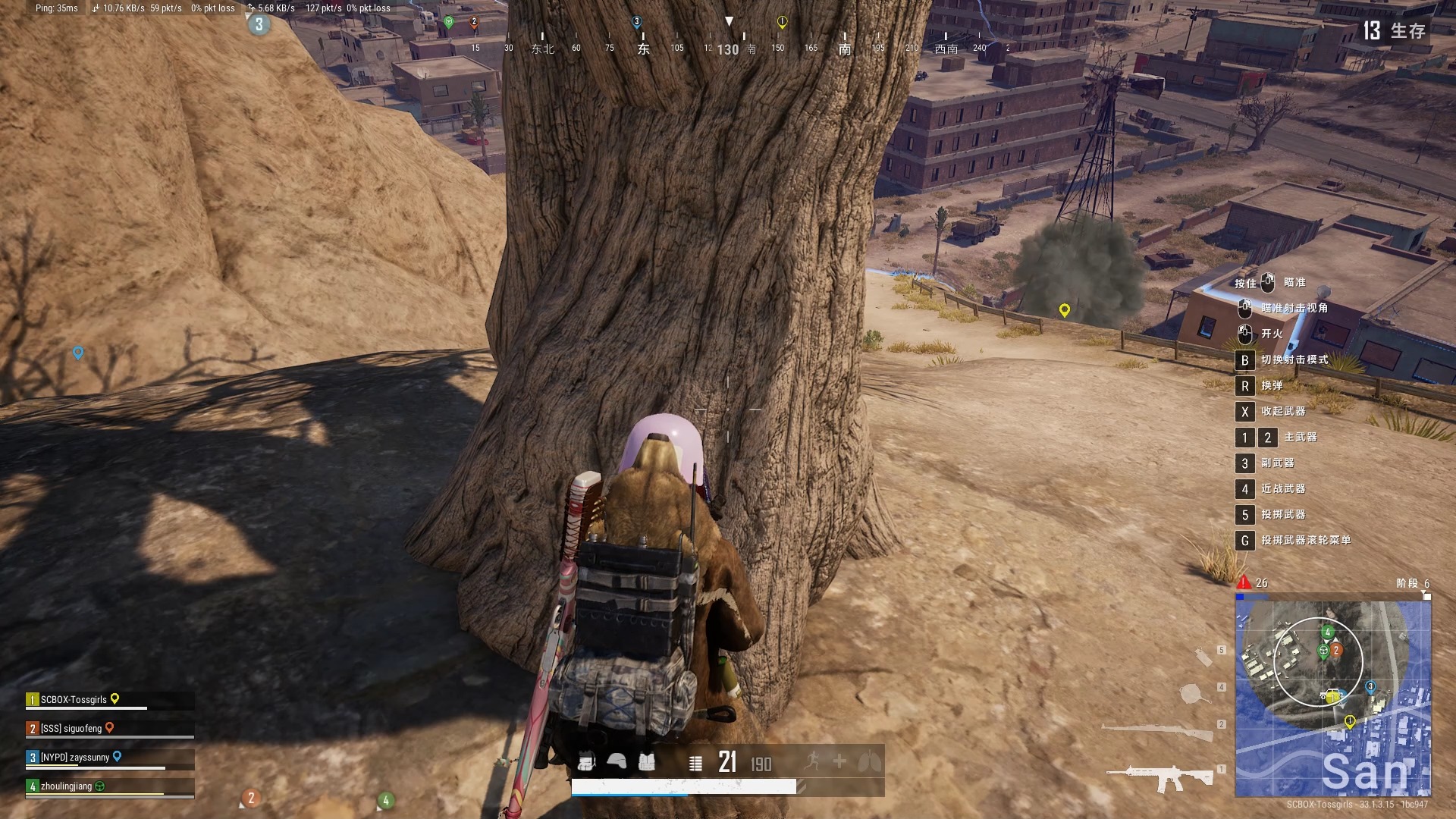The width and height of the screenshot is (1456, 819).
Task: Click the vest armor icon
Action: [647, 761]
